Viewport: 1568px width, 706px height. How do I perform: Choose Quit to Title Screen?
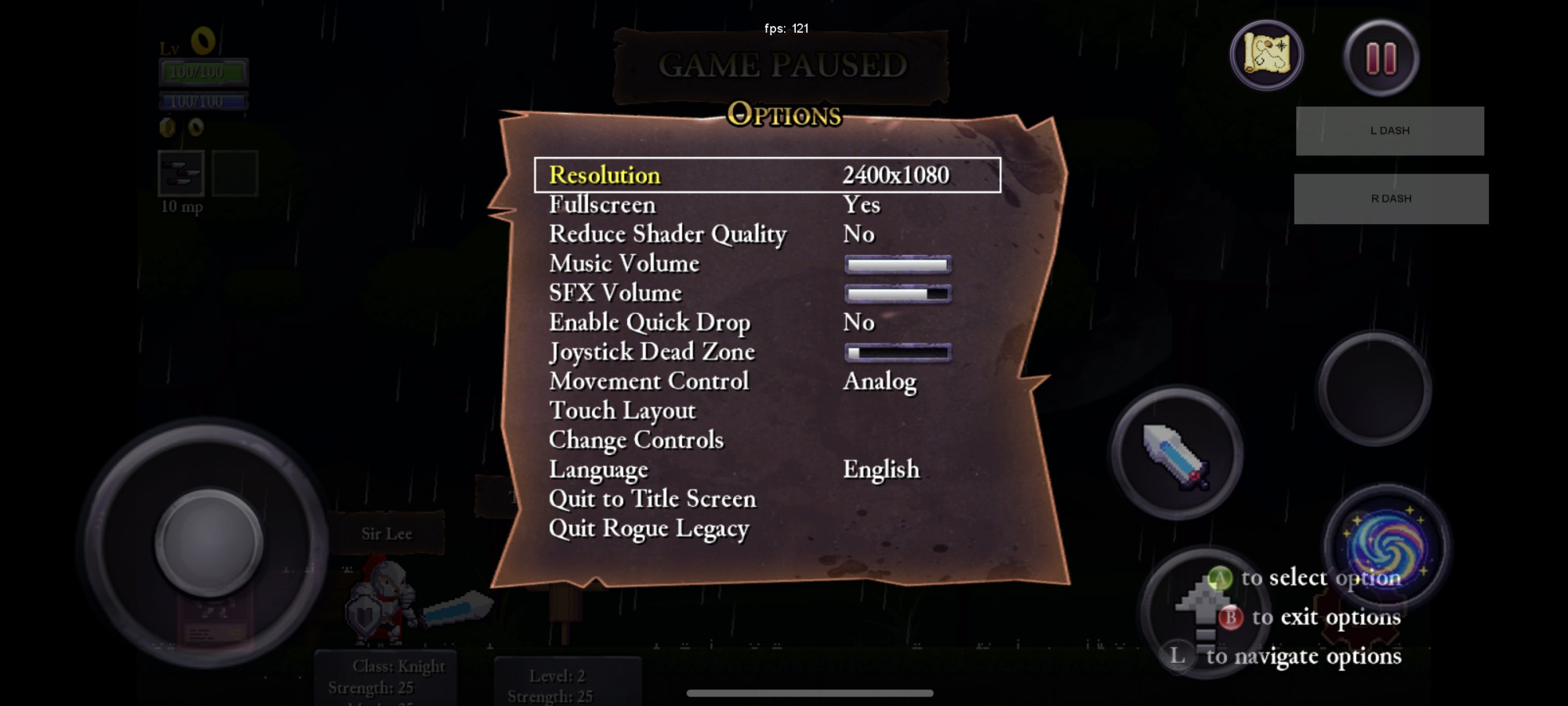[x=652, y=499]
